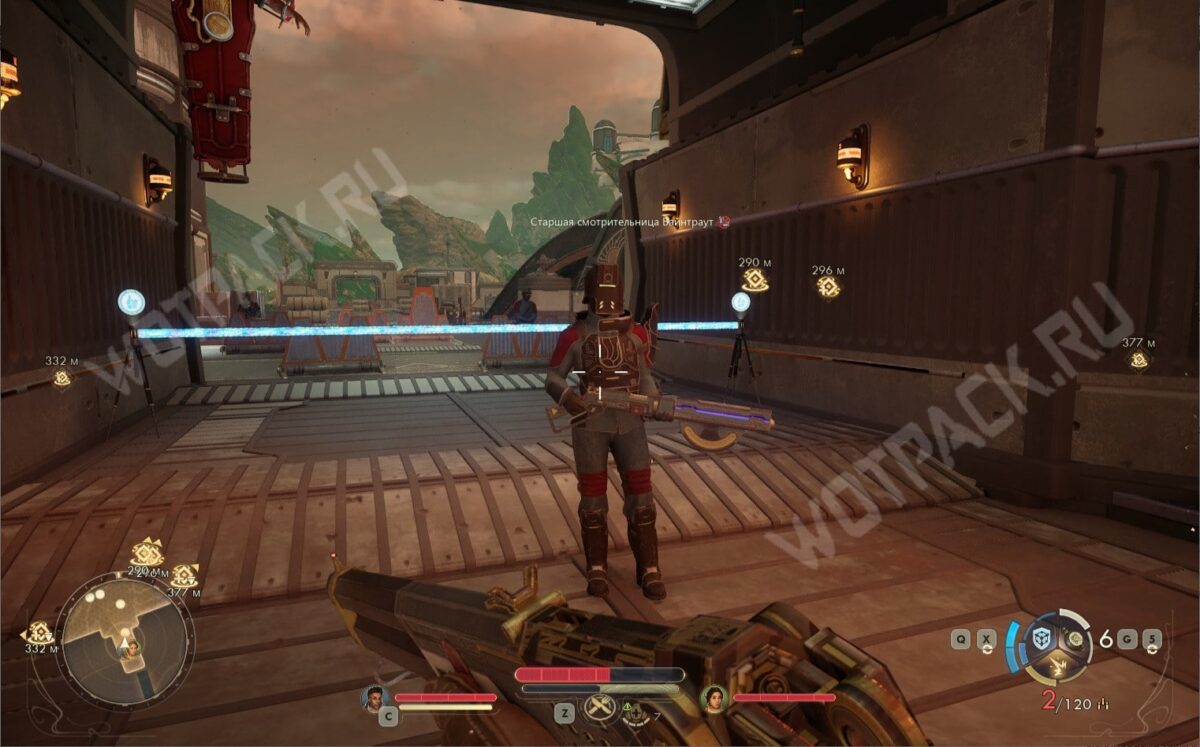Select the 332 m marker beside the minimap
Image resolution: width=1200 pixels, height=747 pixels.
(x=40, y=633)
